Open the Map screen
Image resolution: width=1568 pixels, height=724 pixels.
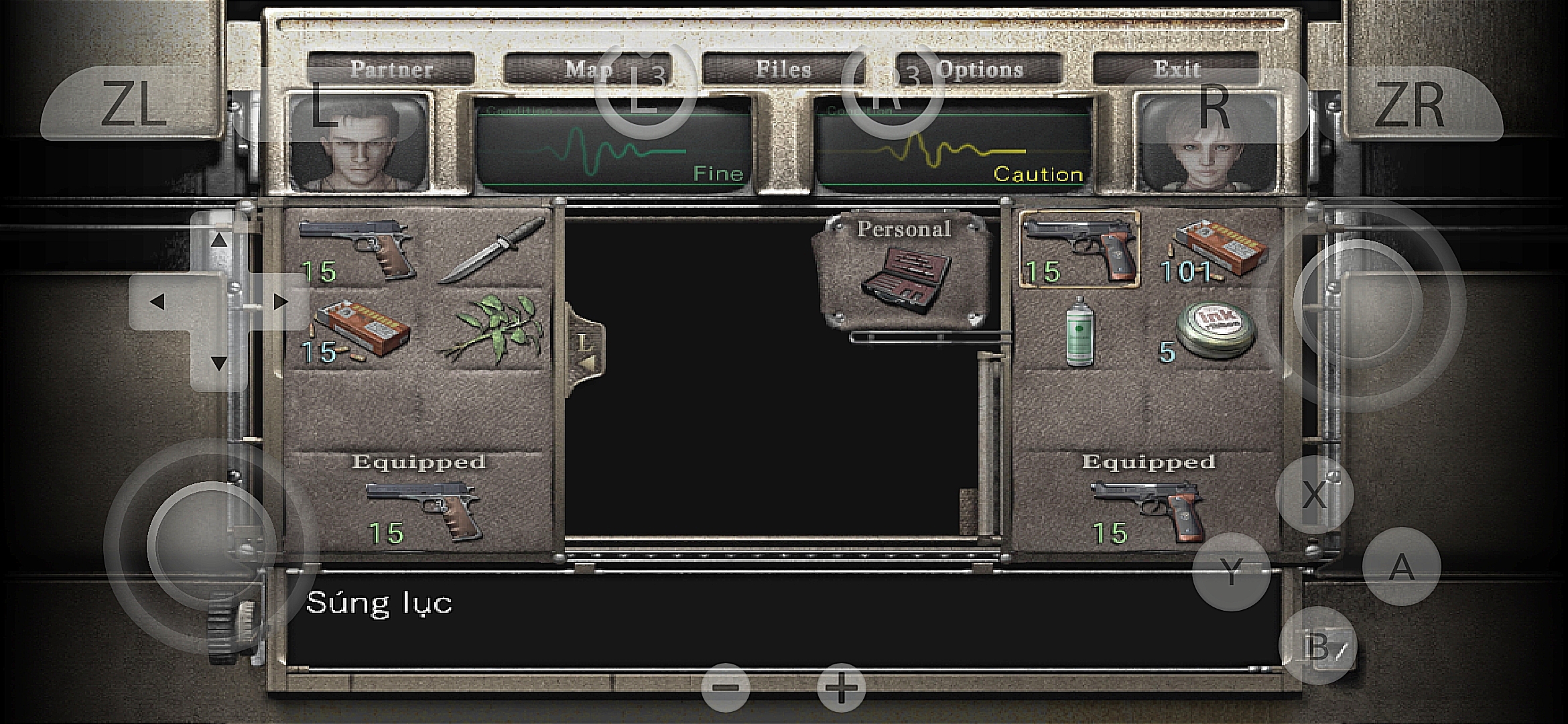[588, 69]
